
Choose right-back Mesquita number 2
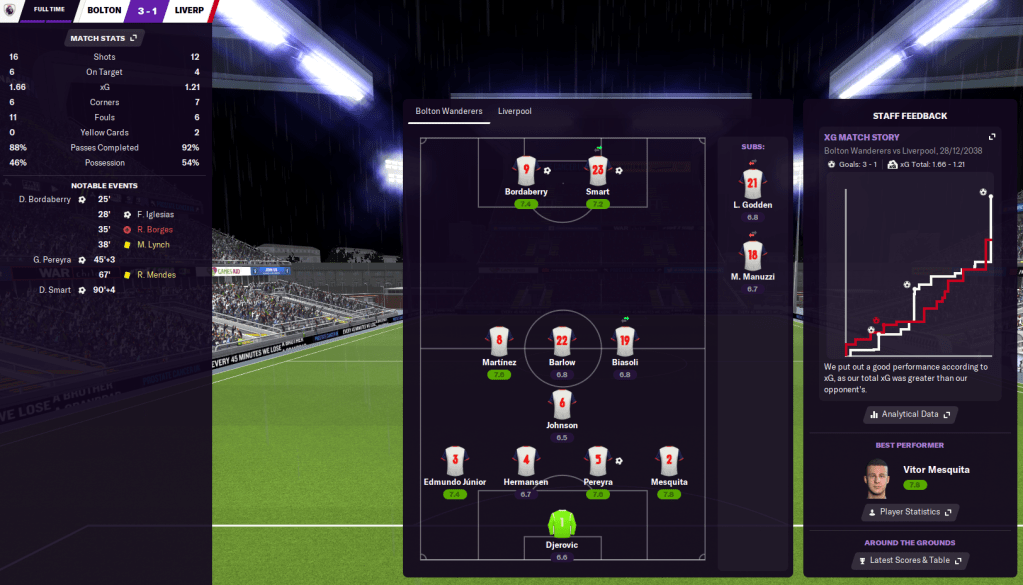pyautogui.click(x=669, y=460)
